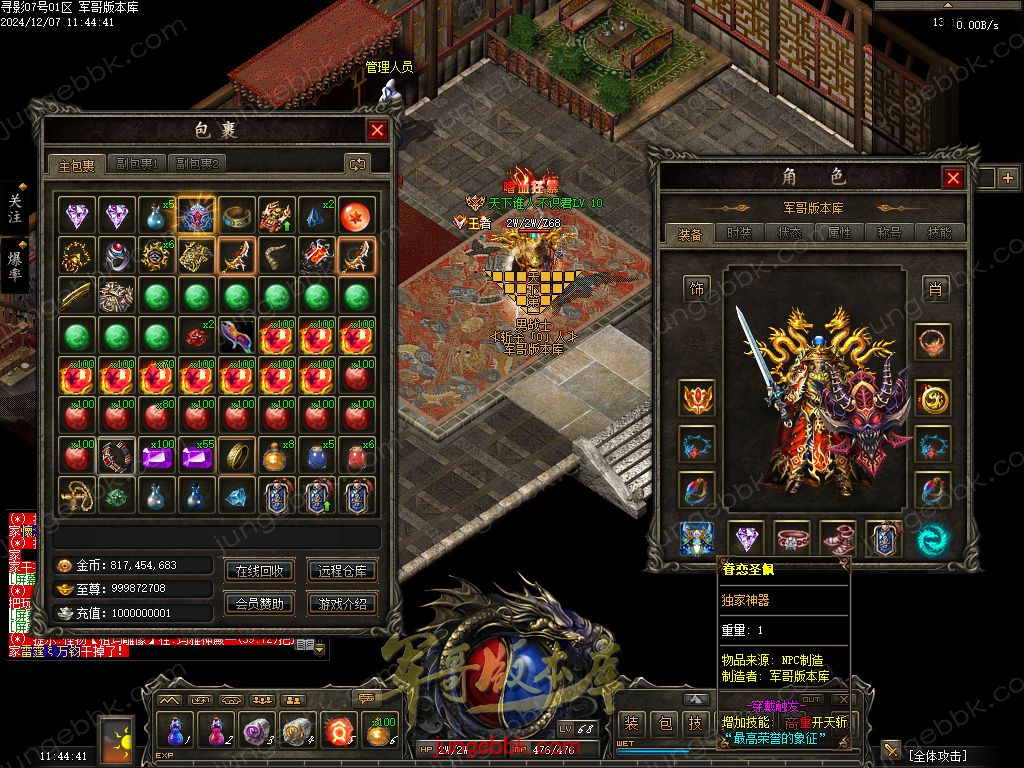Click the 肖 zodiac button on character panel
The width and height of the screenshot is (1024, 768).
[x=935, y=288]
